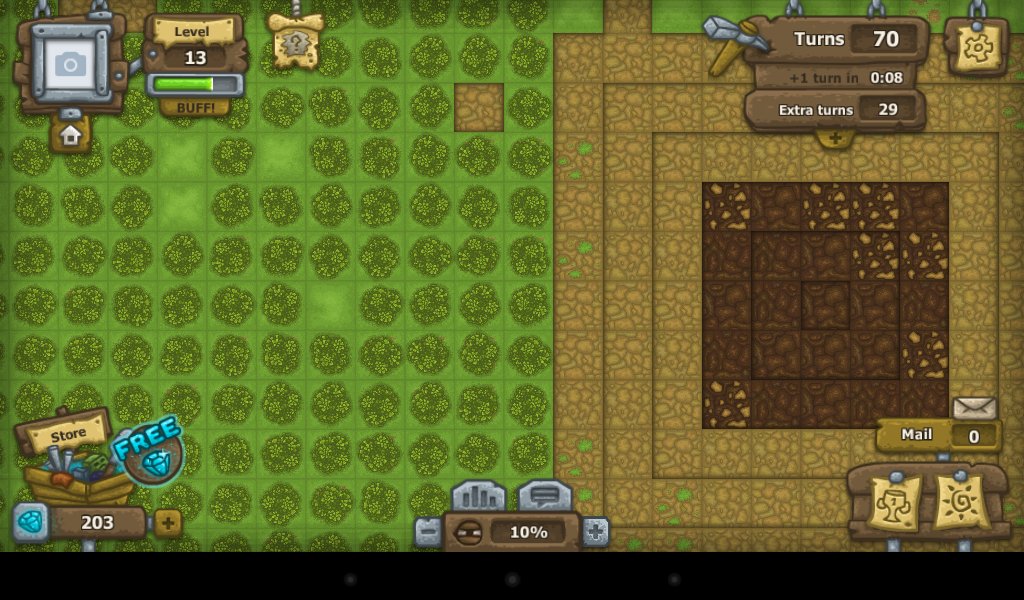This screenshot has width=1024, height=600.
Task: Show the trophy achievements scroll
Action: pos(892,502)
